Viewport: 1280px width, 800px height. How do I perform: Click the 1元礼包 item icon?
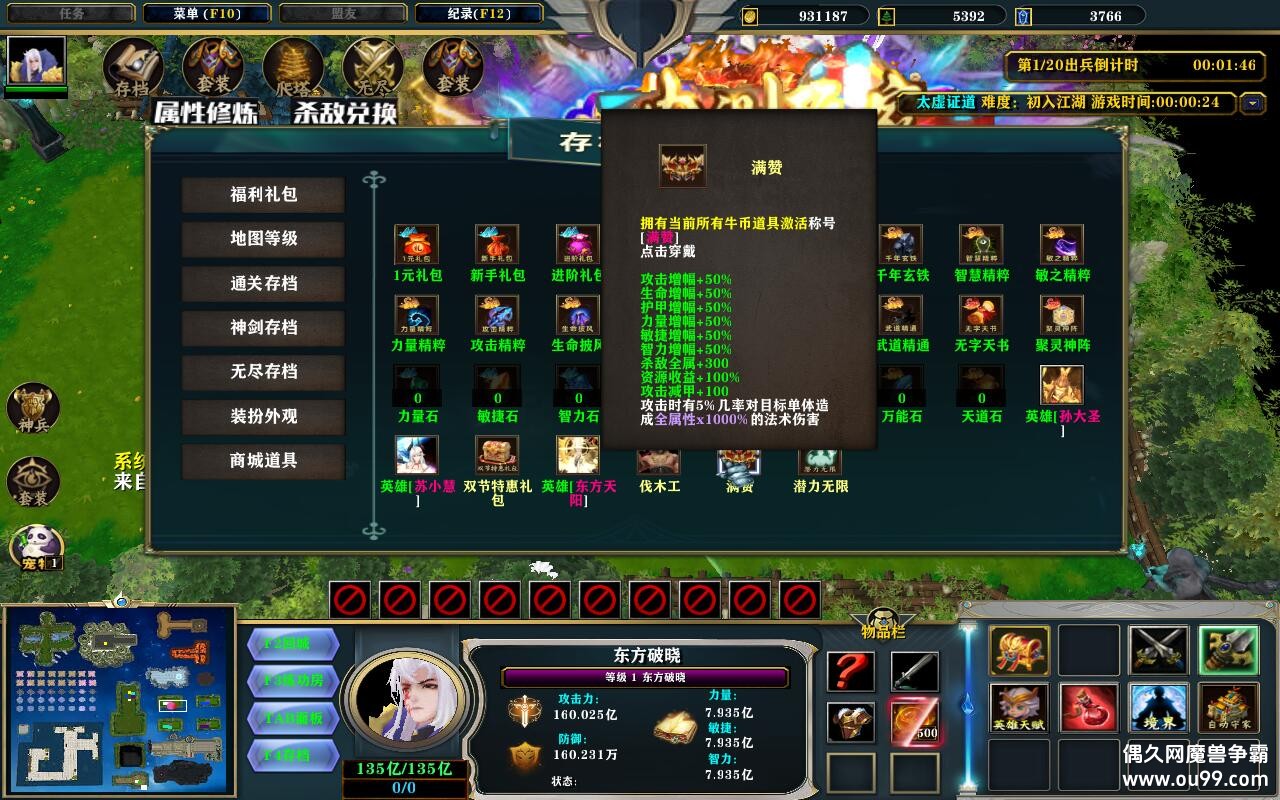416,245
